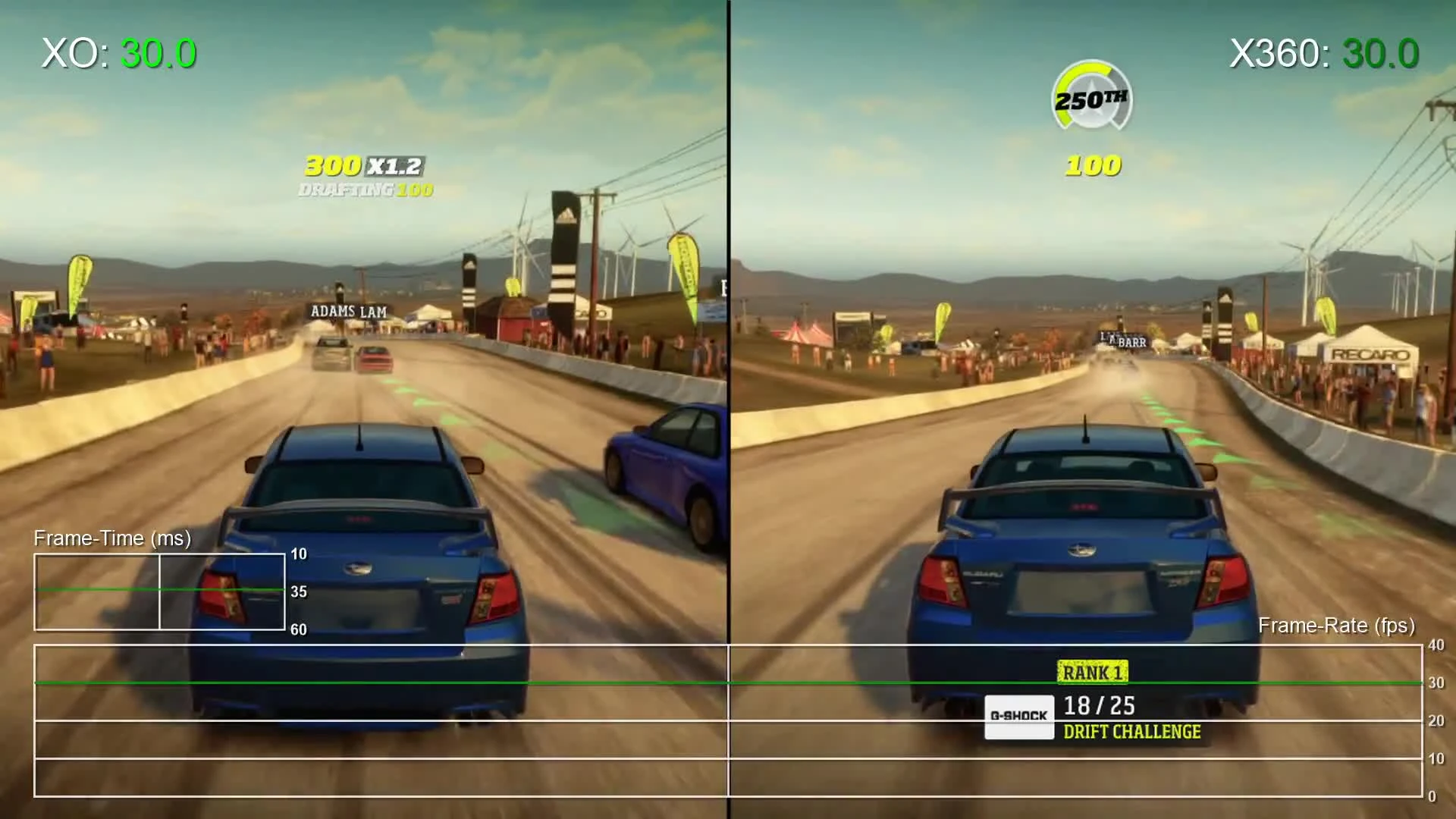This screenshot has height=819, width=1456.
Task: Click the G-SHOCK sponsor logo
Action: pyautogui.click(x=1019, y=716)
